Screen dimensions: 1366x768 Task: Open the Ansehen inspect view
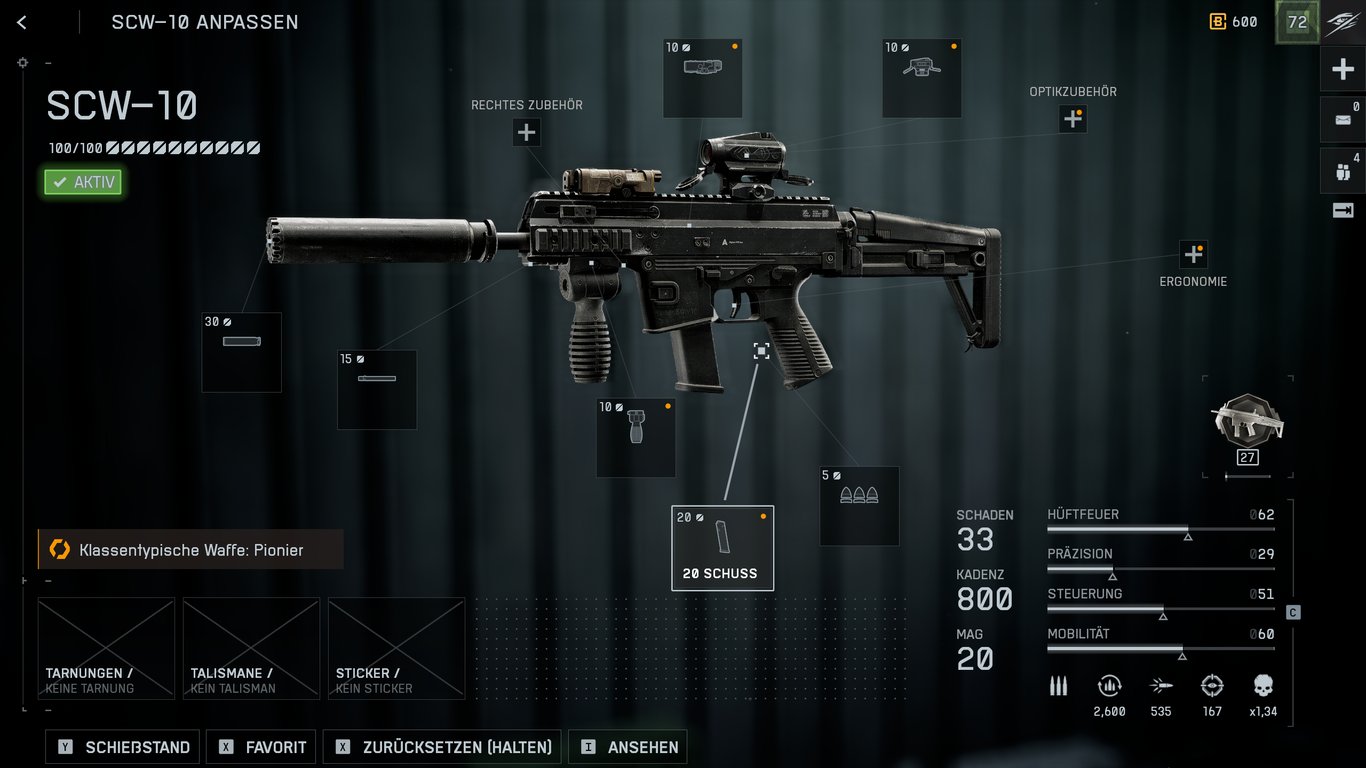coord(628,747)
